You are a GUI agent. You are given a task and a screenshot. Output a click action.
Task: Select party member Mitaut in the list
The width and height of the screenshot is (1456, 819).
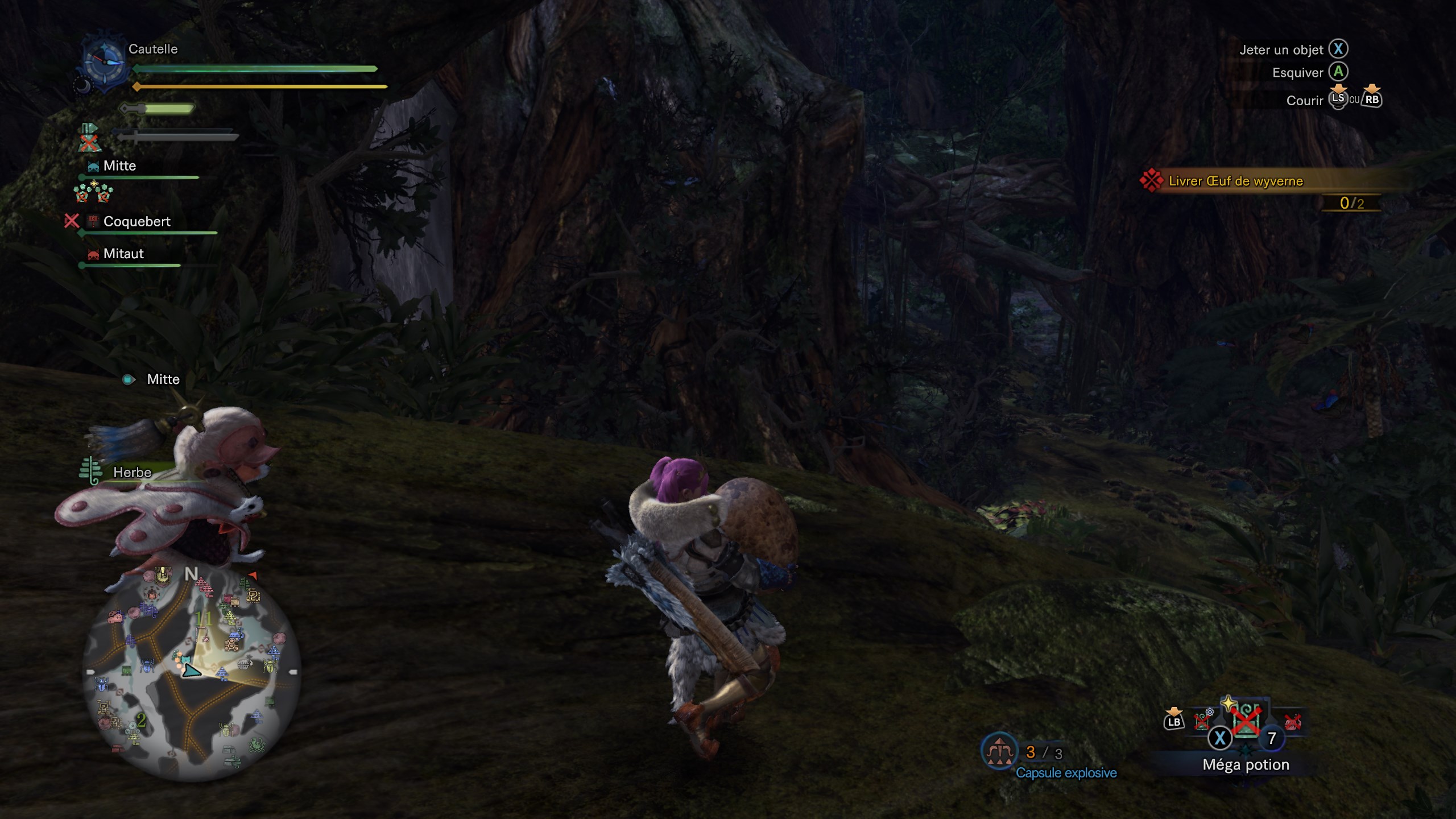123,254
